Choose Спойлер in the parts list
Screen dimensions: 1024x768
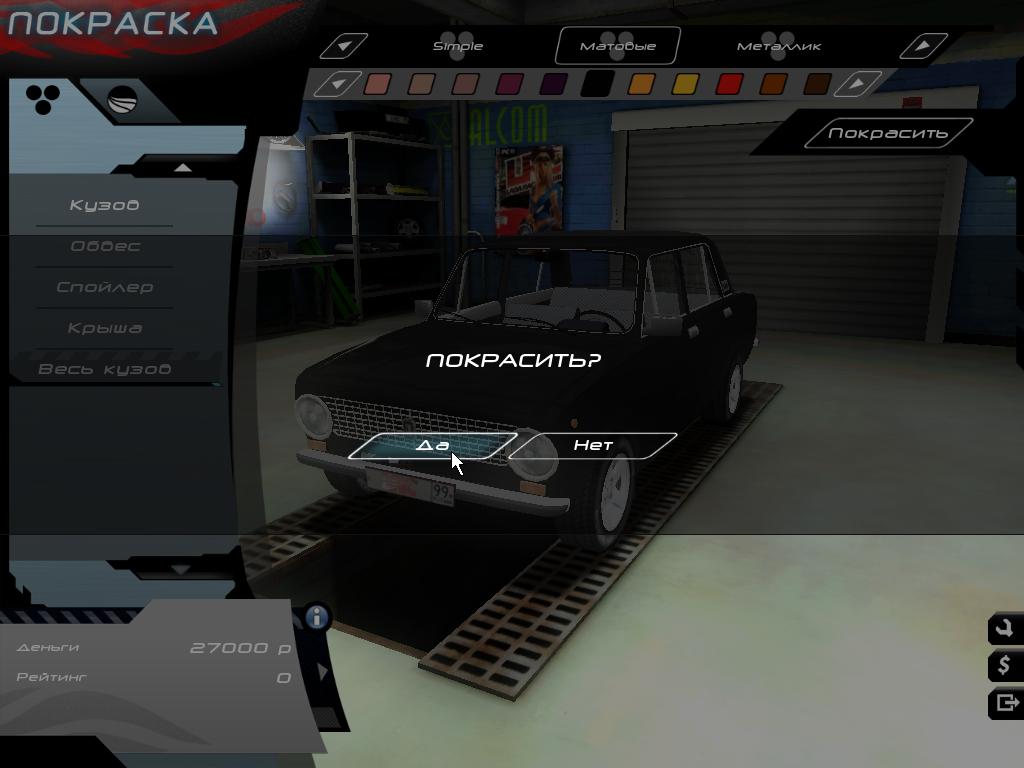click(104, 287)
